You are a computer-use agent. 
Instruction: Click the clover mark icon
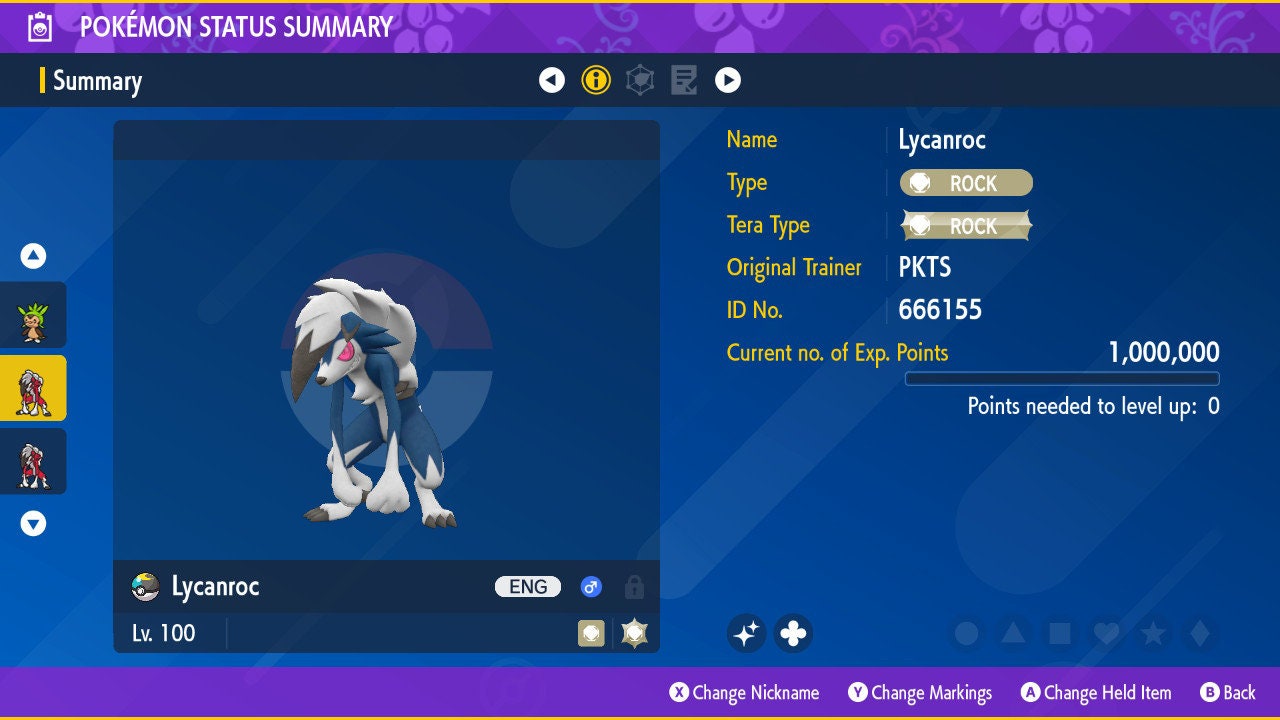(x=793, y=633)
